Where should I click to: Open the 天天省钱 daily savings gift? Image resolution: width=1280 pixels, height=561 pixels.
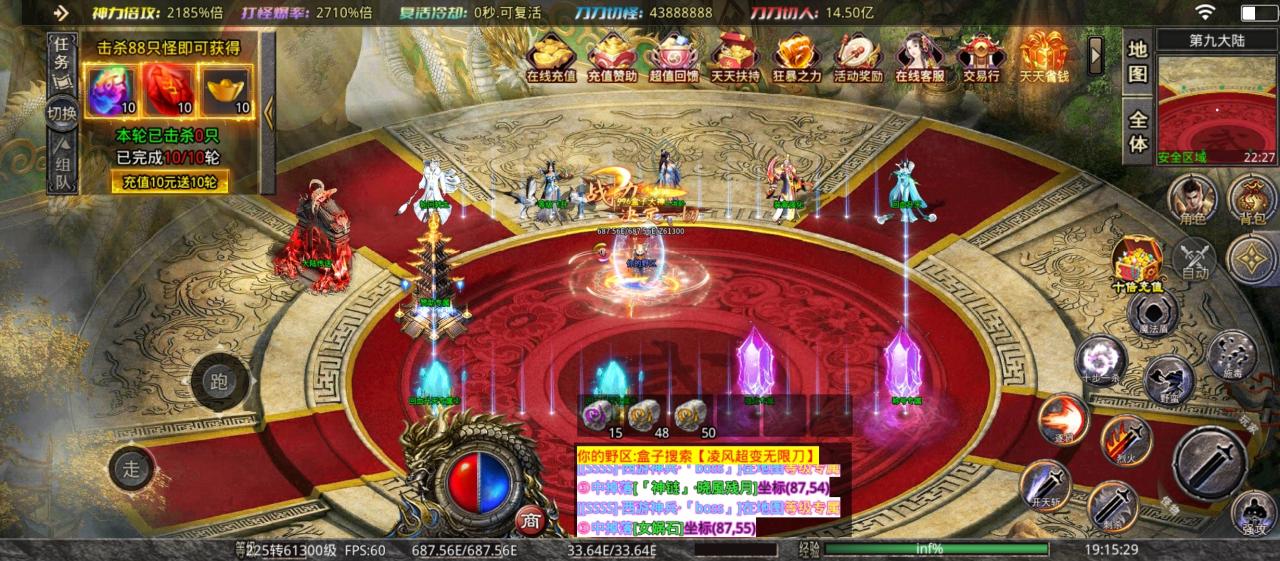click(x=1043, y=56)
